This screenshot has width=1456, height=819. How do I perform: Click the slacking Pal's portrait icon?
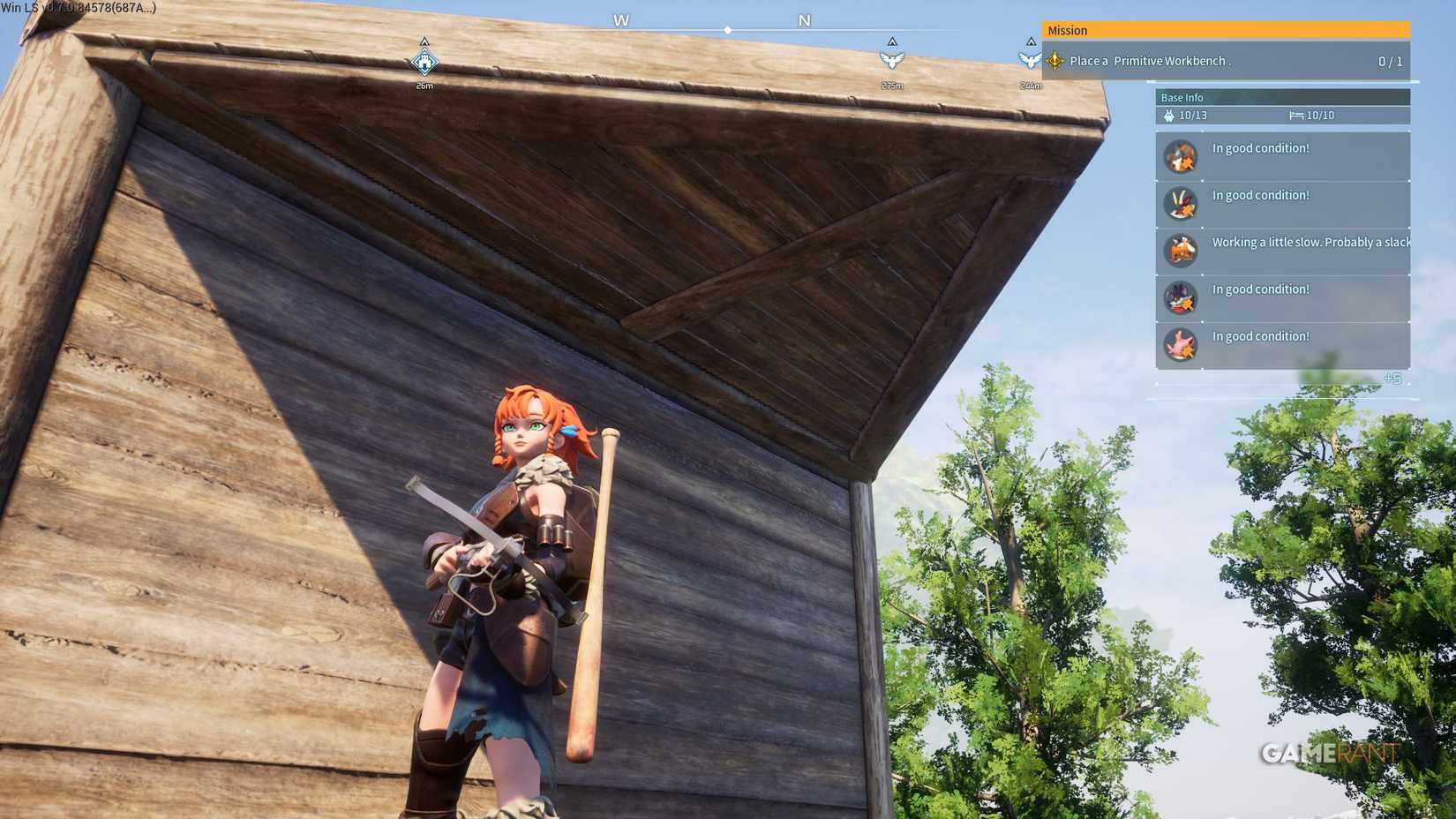[x=1181, y=251]
